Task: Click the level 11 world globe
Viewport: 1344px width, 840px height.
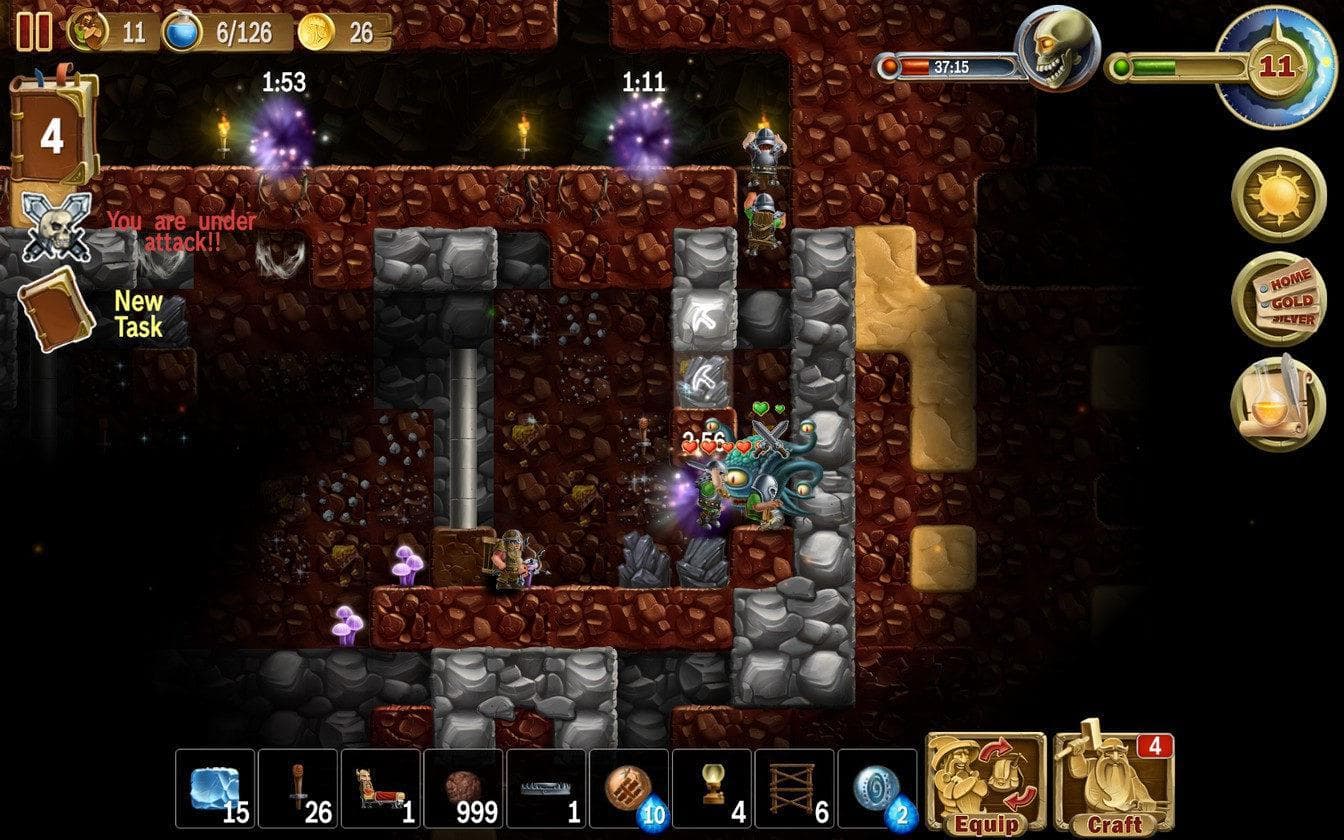Action: point(1274,65)
